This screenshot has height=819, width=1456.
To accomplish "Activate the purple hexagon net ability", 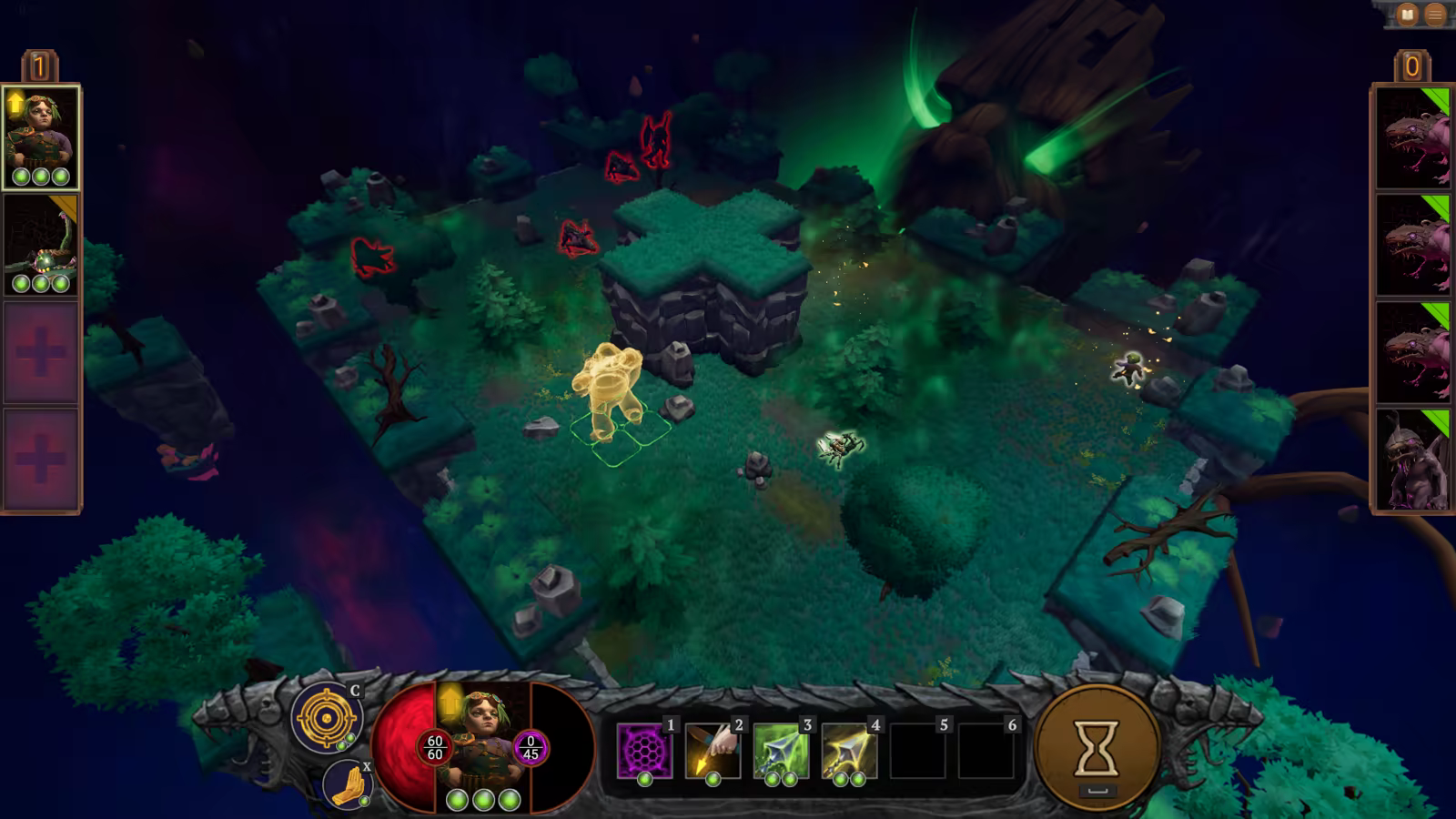I will (644, 751).
